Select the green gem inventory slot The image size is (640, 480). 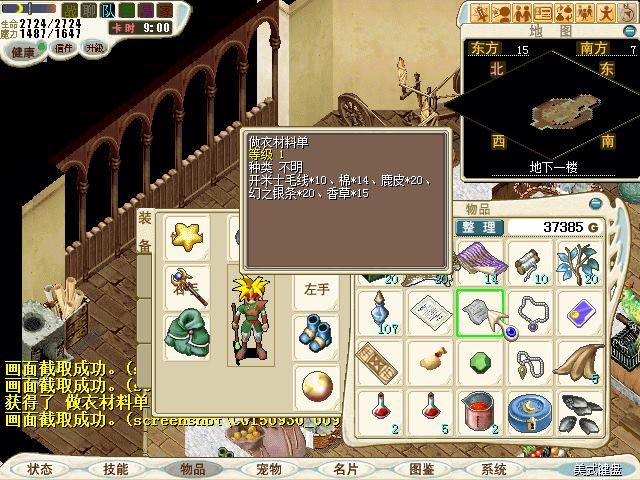click(481, 360)
